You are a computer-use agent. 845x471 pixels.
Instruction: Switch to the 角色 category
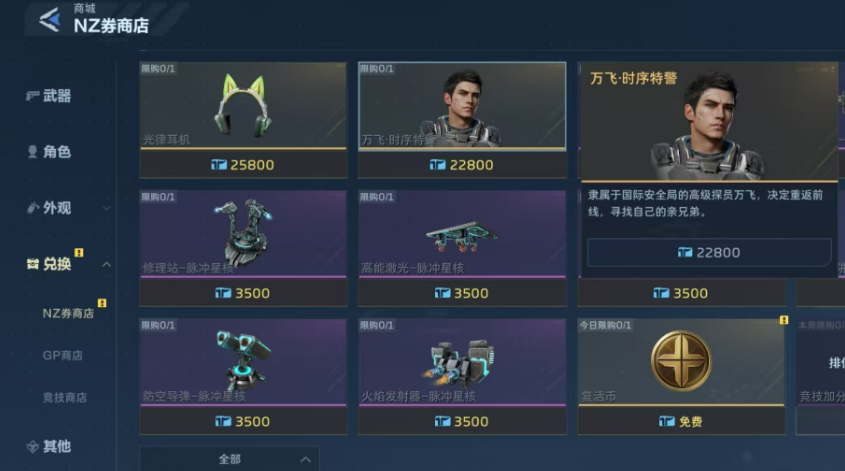coord(56,152)
